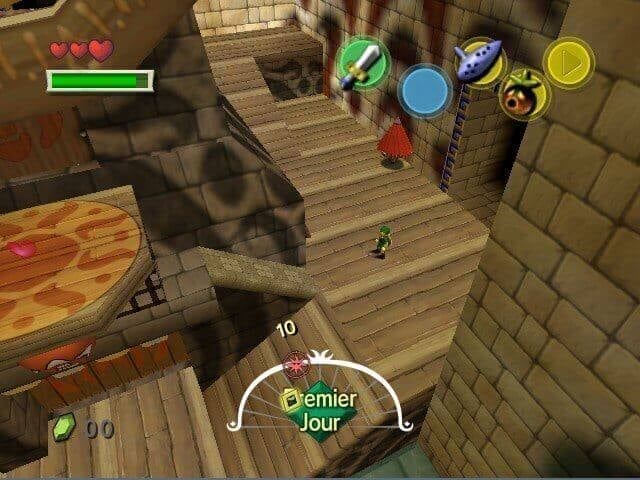Select the Kokiri sword icon

362,64
